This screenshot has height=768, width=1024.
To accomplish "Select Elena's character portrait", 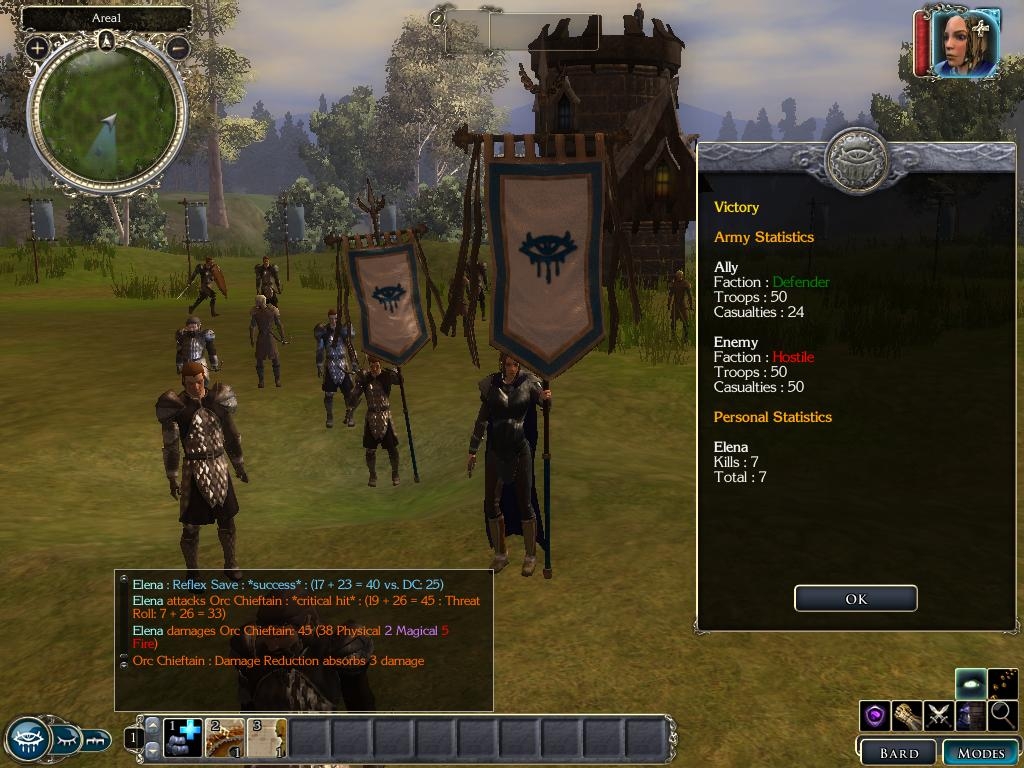I will click(966, 42).
